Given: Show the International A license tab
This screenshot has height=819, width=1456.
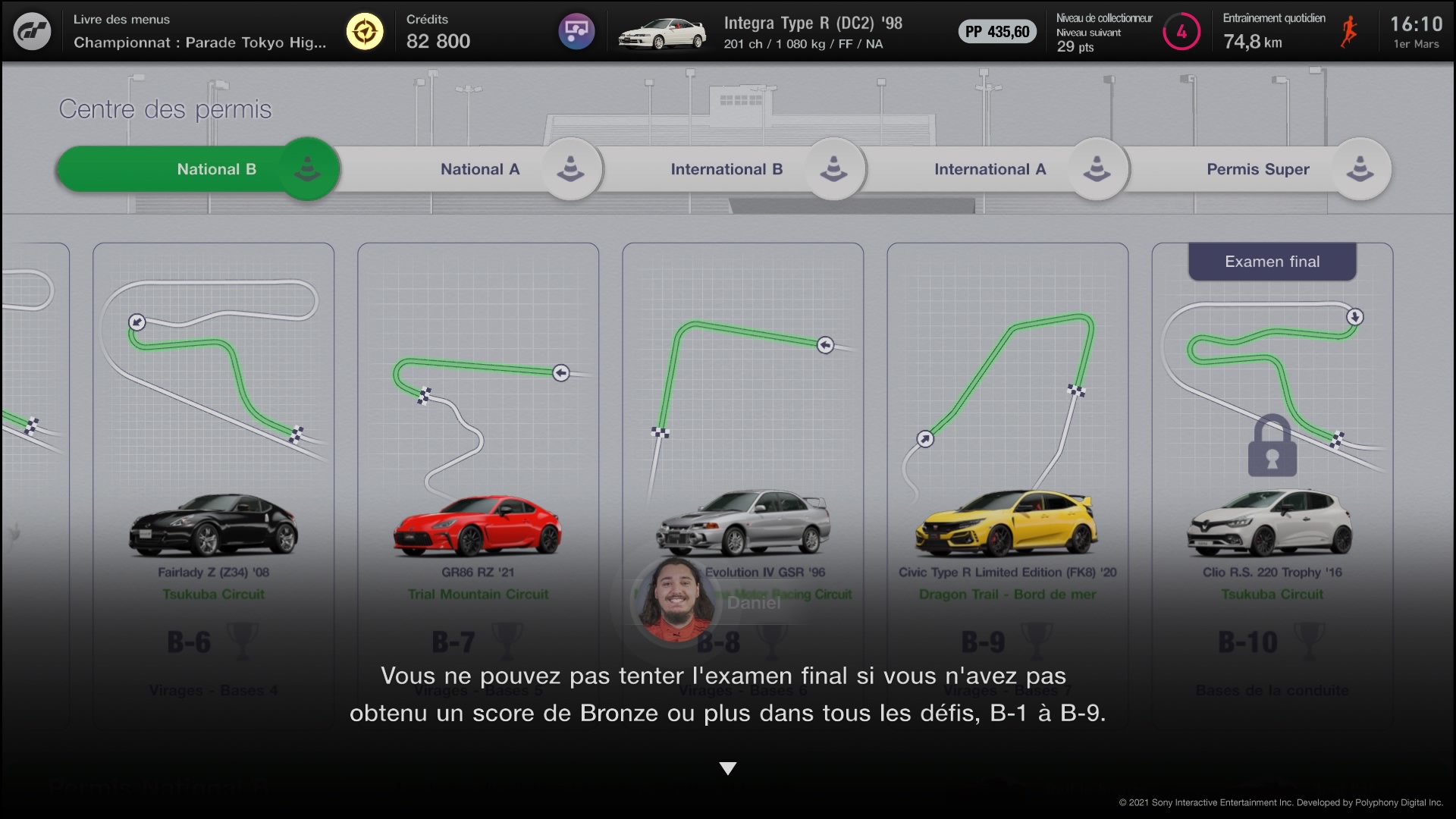Looking at the screenshot, I should point(990,169).
